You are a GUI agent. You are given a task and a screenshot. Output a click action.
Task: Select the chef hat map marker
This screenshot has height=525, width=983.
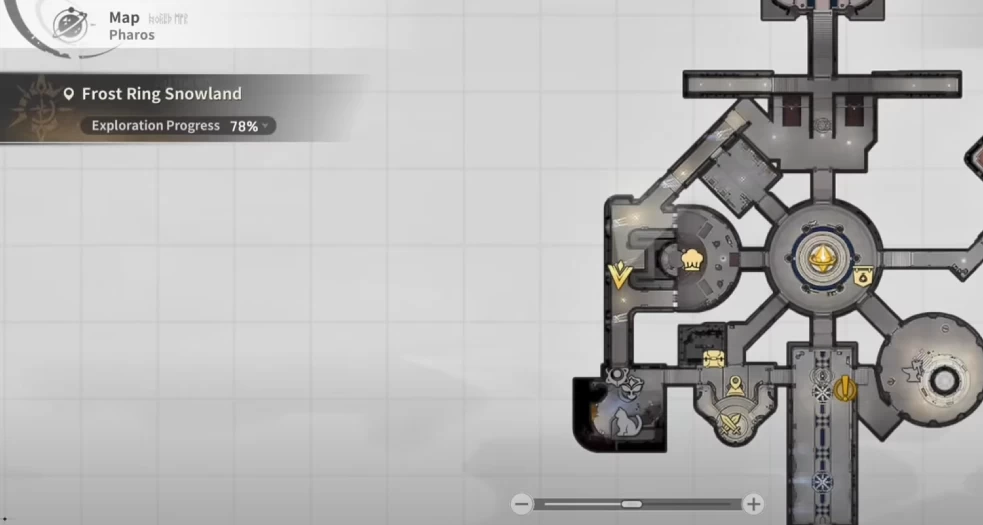[691, 260]
